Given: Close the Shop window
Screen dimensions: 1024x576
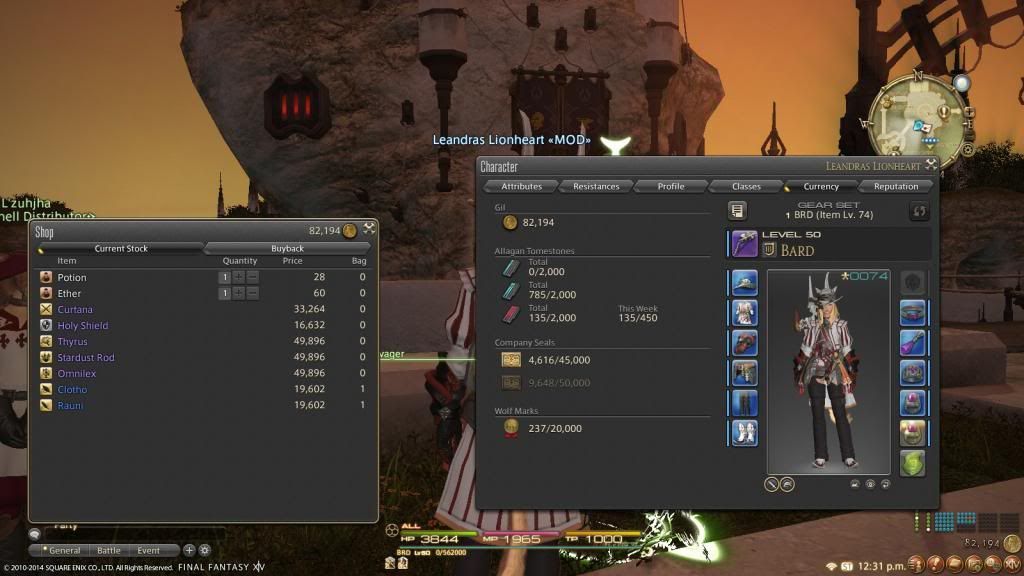Looking at the screenshot, I should tap(369, 230).
